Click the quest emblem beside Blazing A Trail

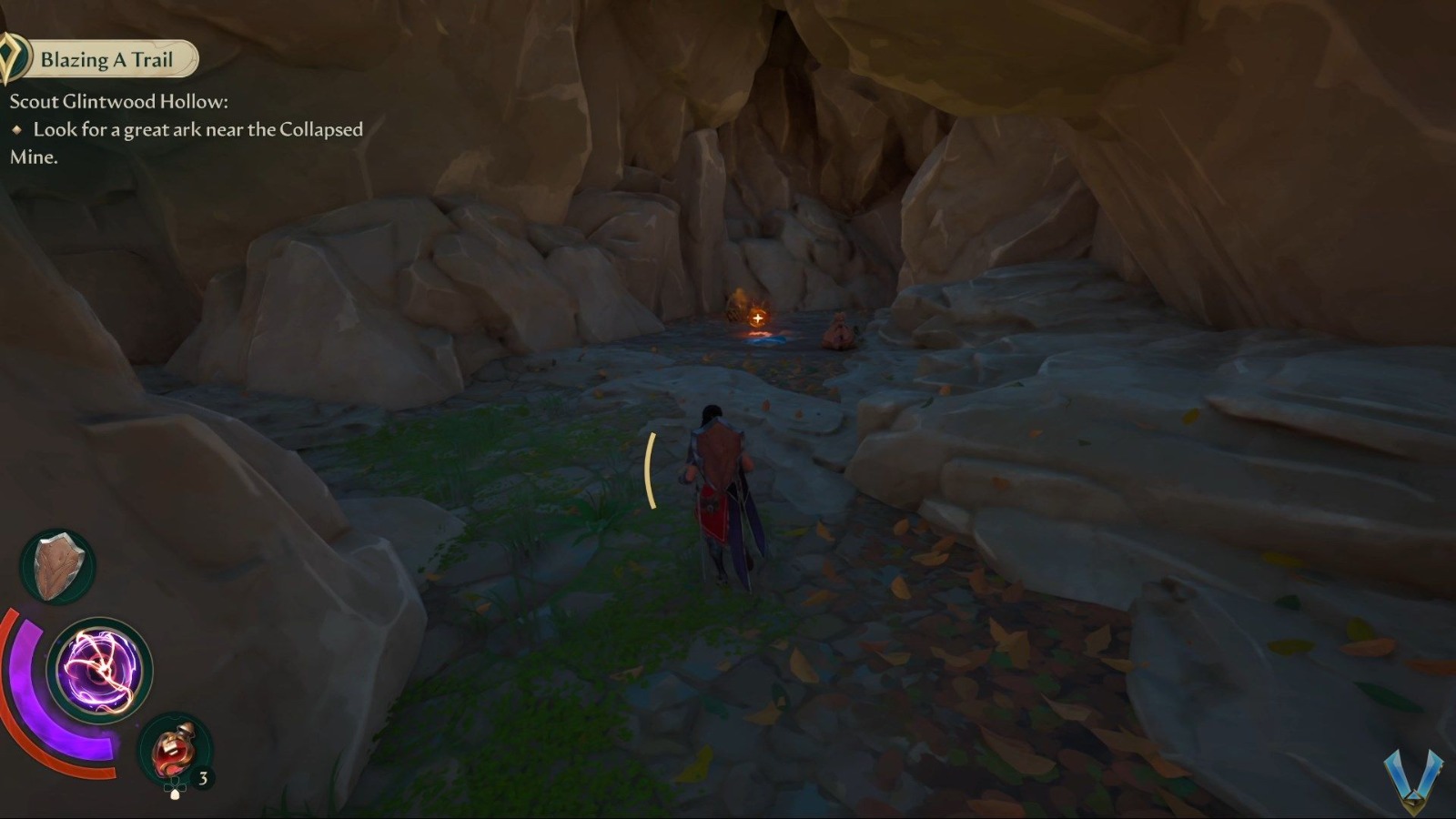point(14,57)
